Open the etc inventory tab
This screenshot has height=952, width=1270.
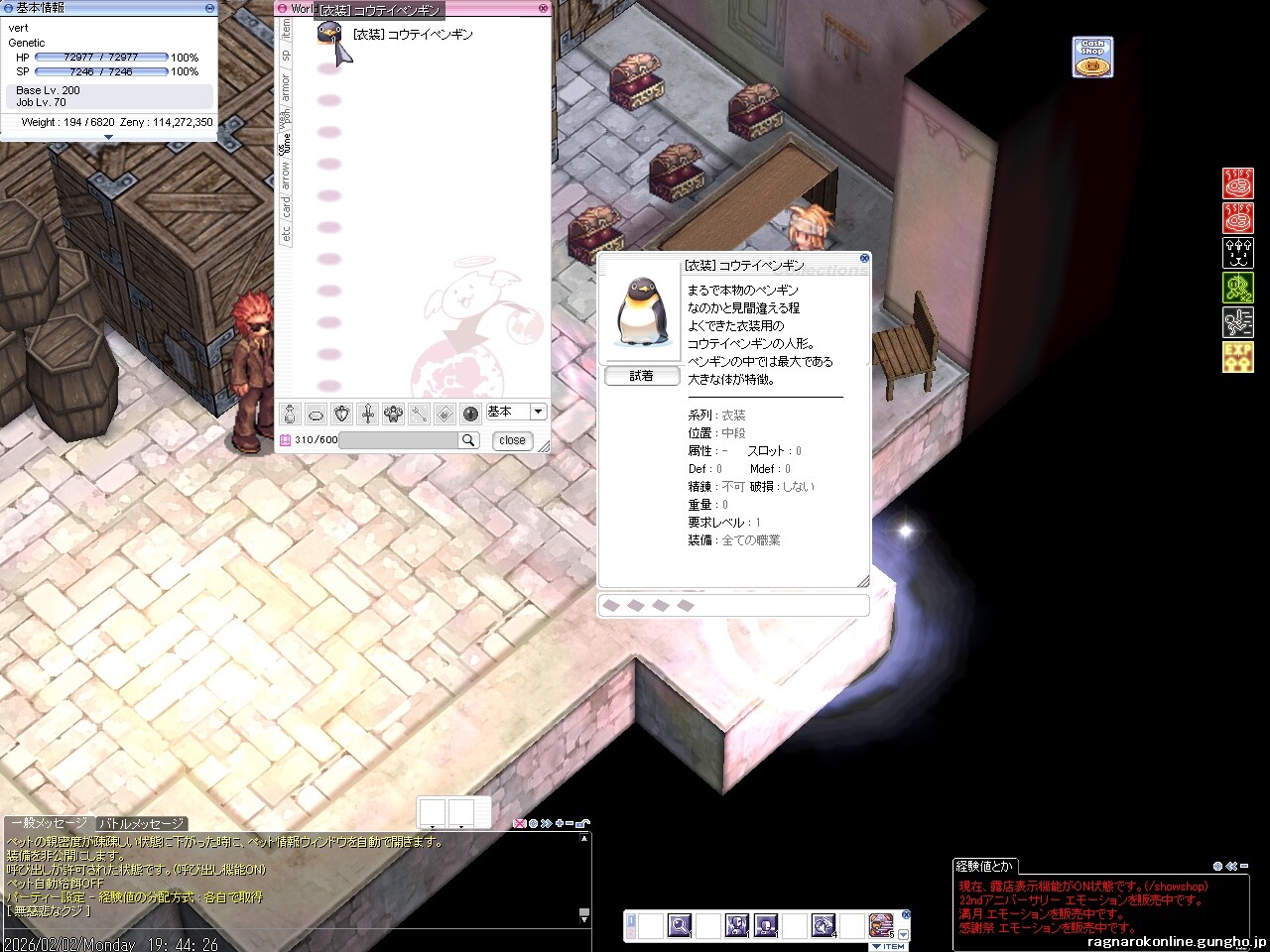click(x=286, y=234)
